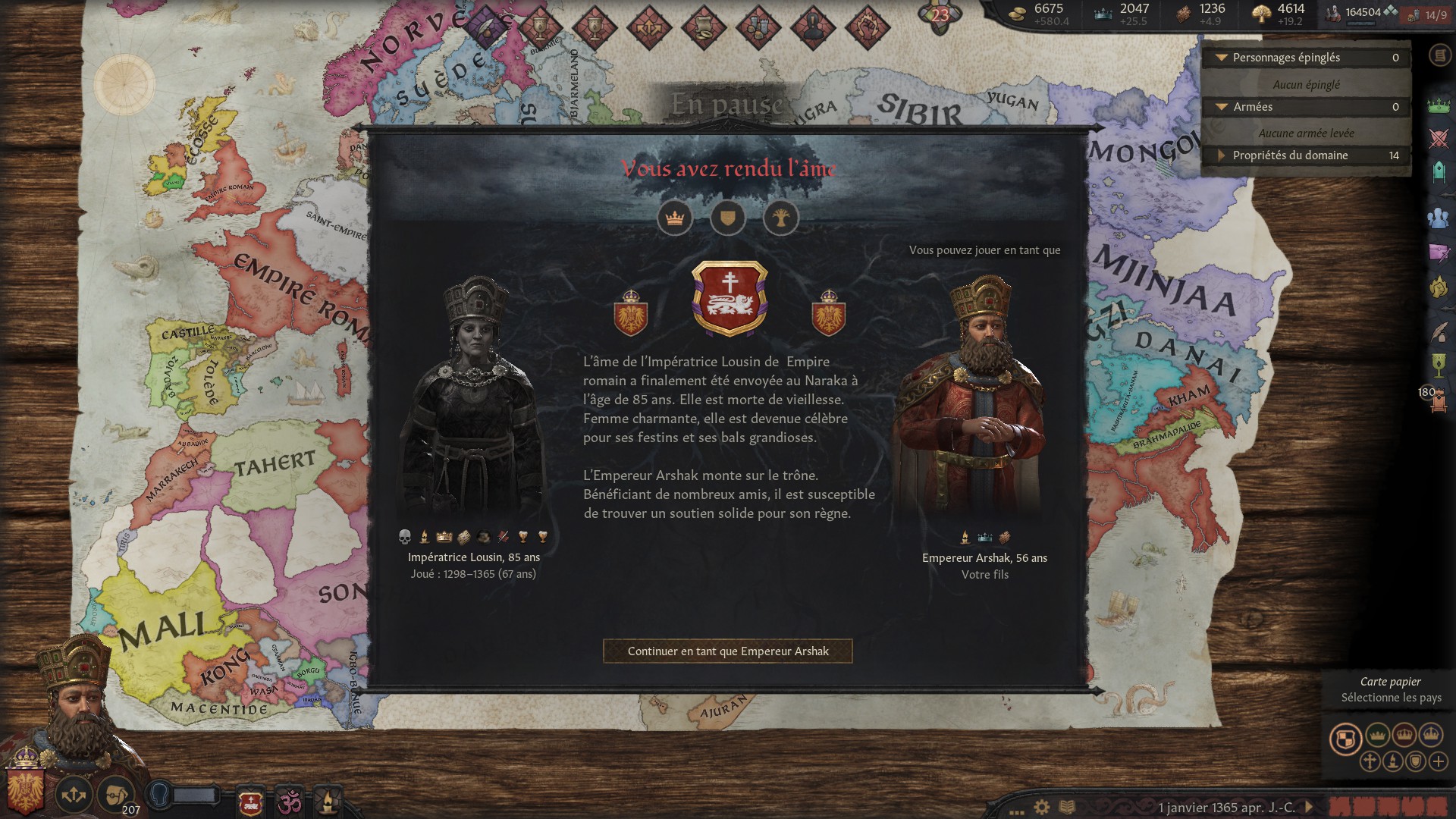Viewport: 1456px width, 819px height.
Task: Open the green crown realm menu
Action: click(1439, 106)
